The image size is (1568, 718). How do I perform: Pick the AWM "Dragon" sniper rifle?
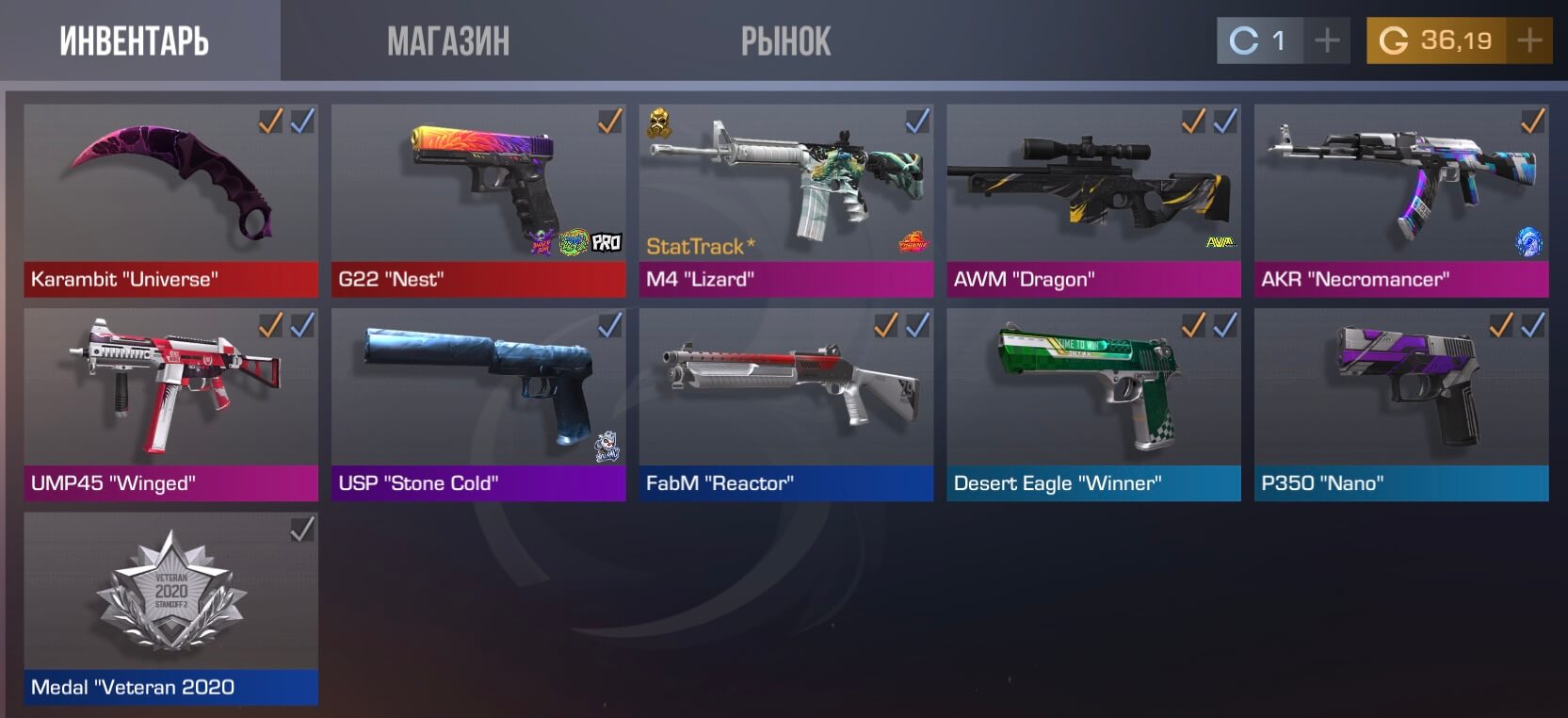pyautogui.click(x=1093, y=200)
